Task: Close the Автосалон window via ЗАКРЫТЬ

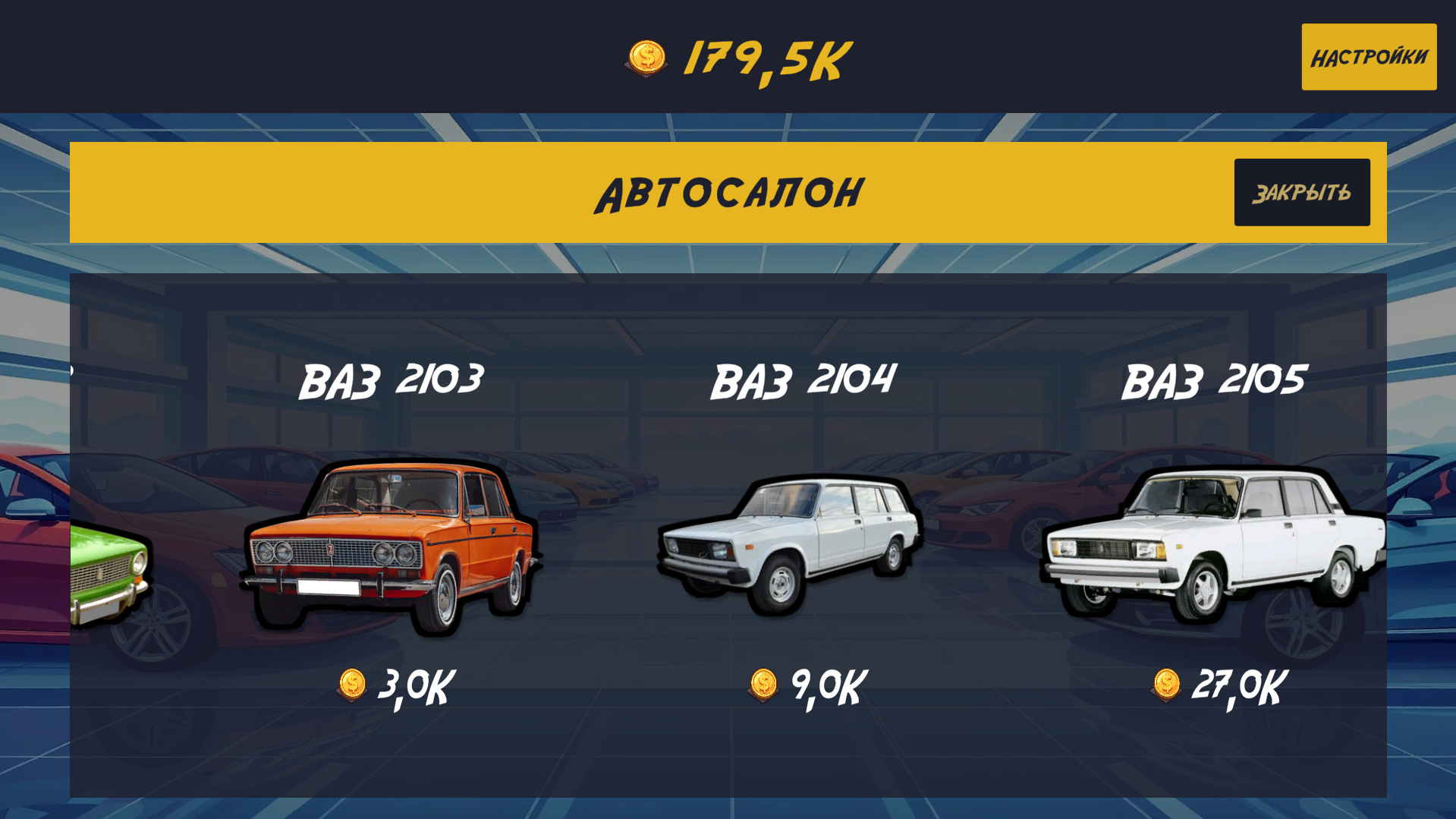Action: [1302, 191]
